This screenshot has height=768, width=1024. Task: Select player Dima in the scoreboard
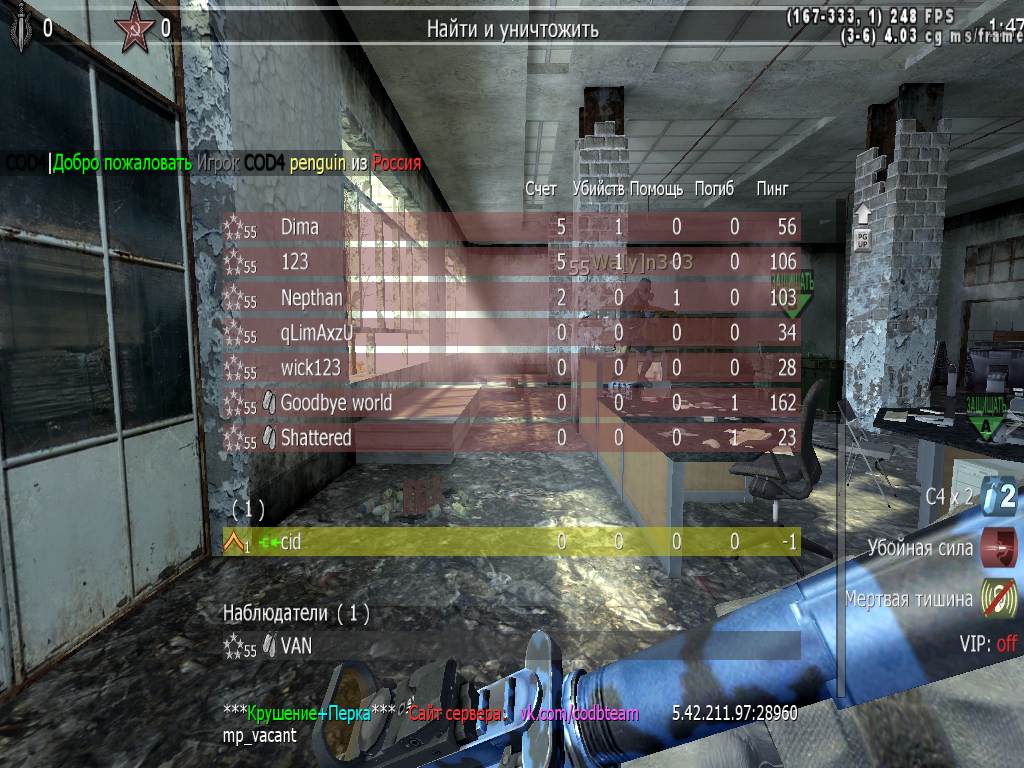pos(510,228)
